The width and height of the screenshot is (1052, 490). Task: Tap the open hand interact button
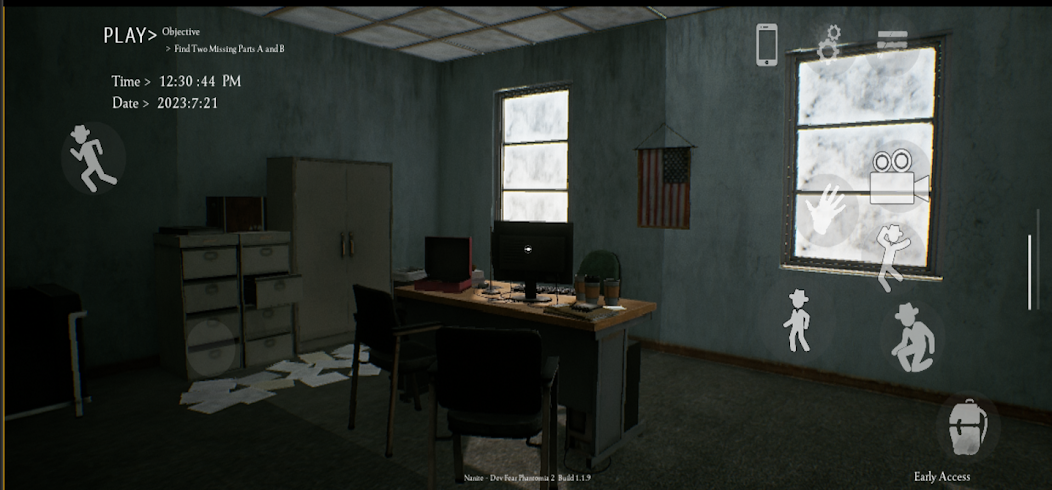coord(826,211)
